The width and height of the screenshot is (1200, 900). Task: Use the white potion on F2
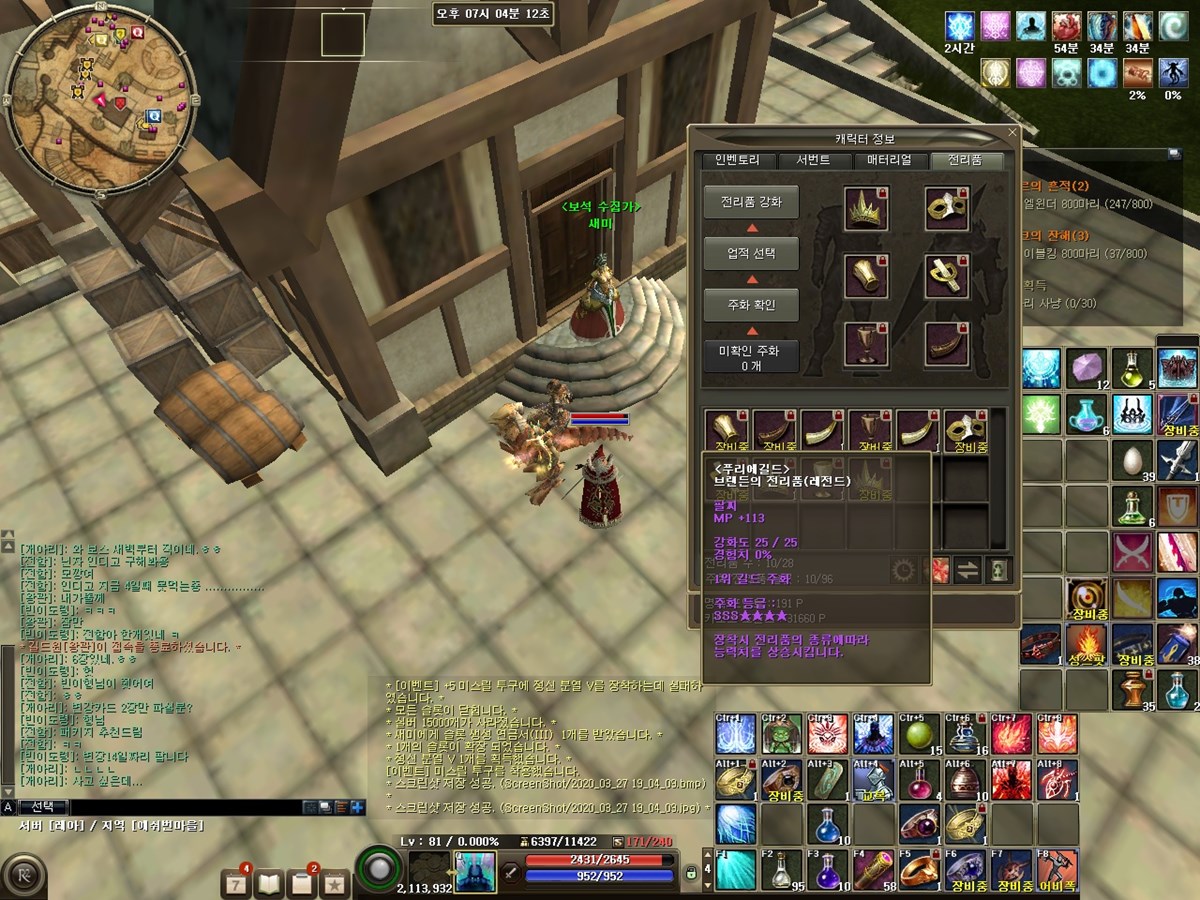coord(779,871)
